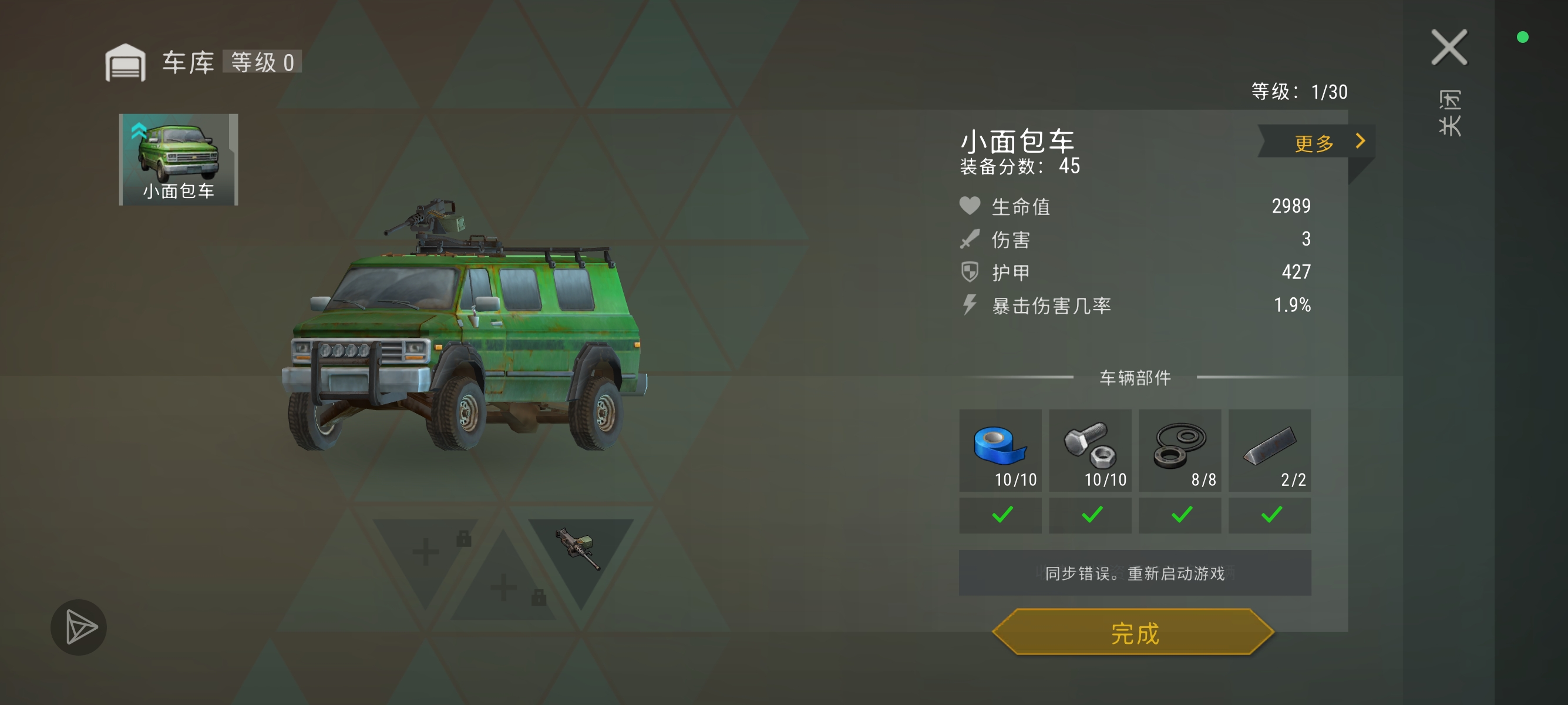Select the bolt and nut part icon
The image size is (1568, 705).
click(x=1089, y=446)
